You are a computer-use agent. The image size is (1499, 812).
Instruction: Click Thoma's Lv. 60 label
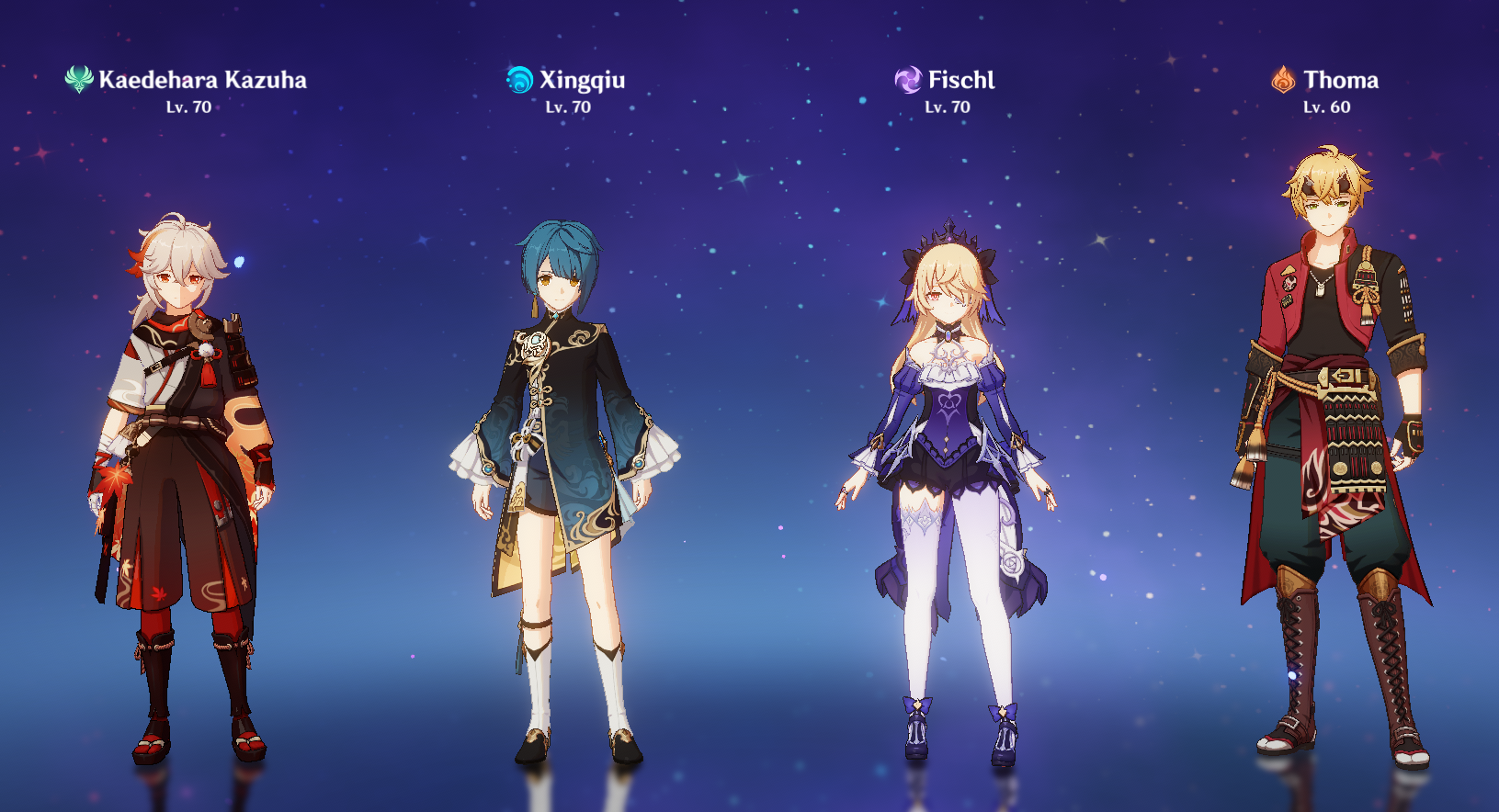(x=1326, y=107)
